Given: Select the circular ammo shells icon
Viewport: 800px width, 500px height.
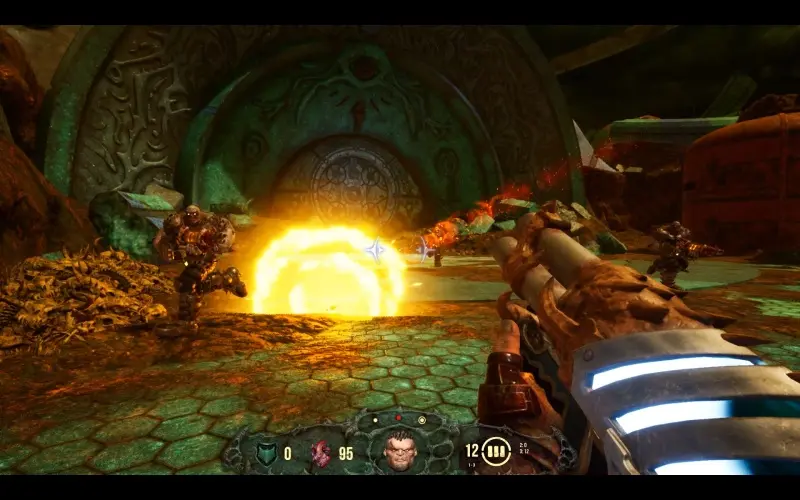Looking at the screenshot, I should [x=496, y=452].
